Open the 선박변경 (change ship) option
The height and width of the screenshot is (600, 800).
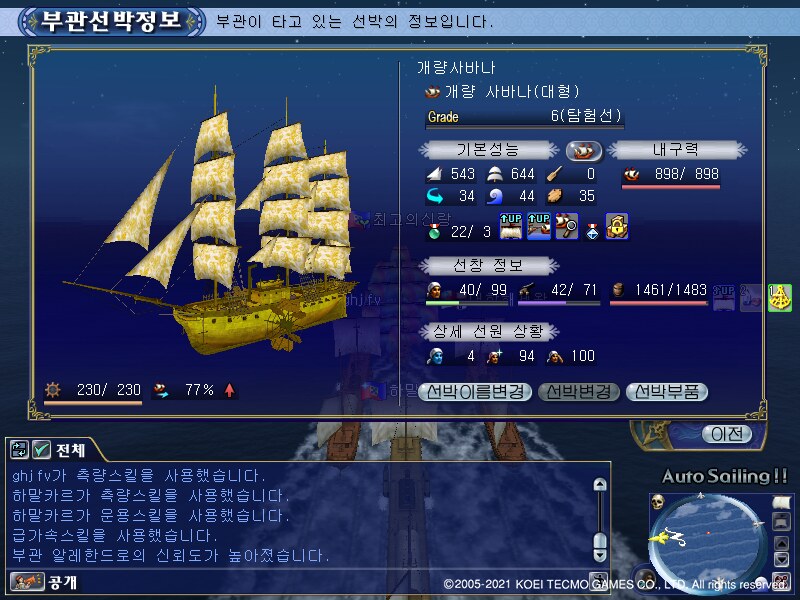579,392
